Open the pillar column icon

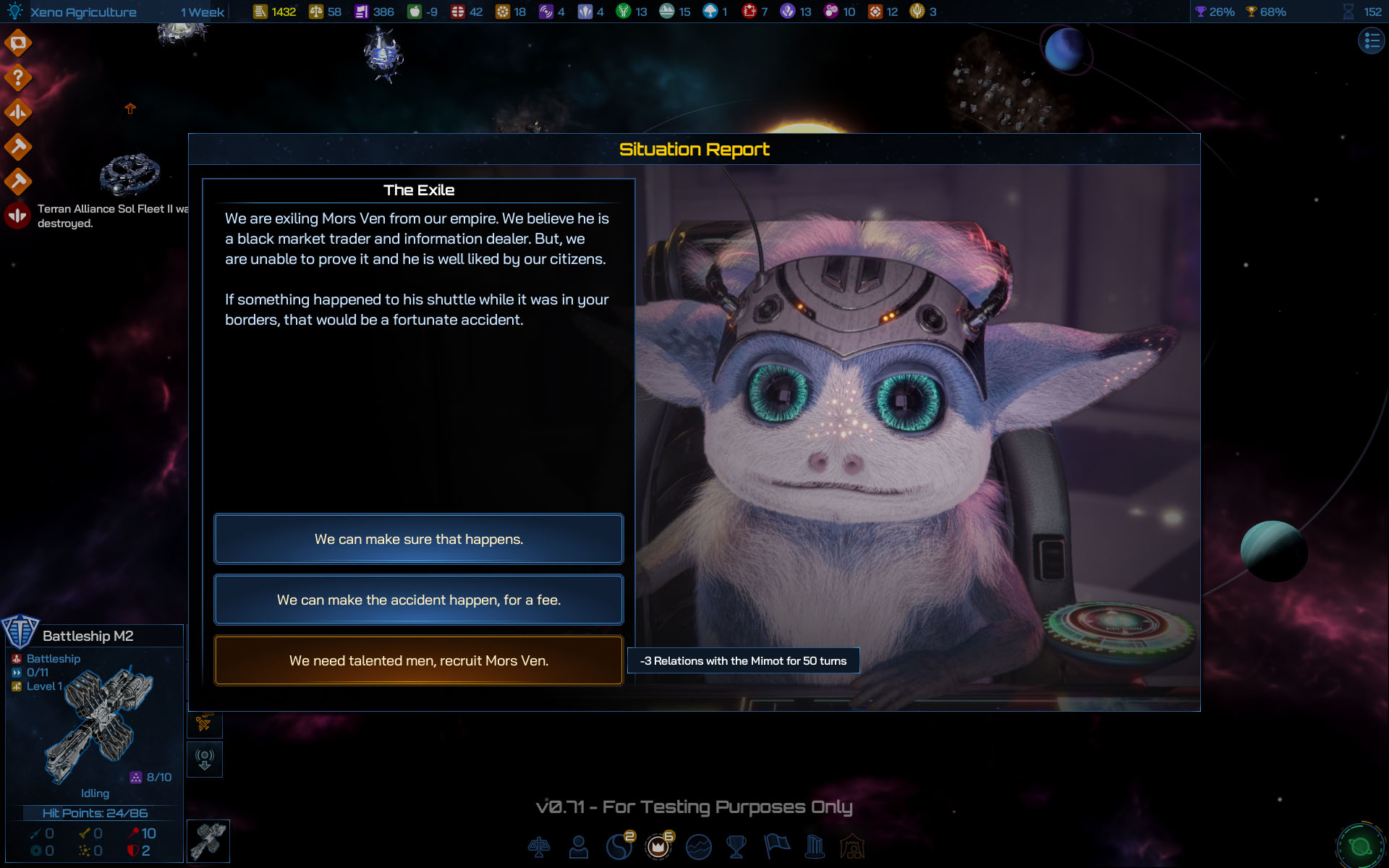[x=815, y=846]
